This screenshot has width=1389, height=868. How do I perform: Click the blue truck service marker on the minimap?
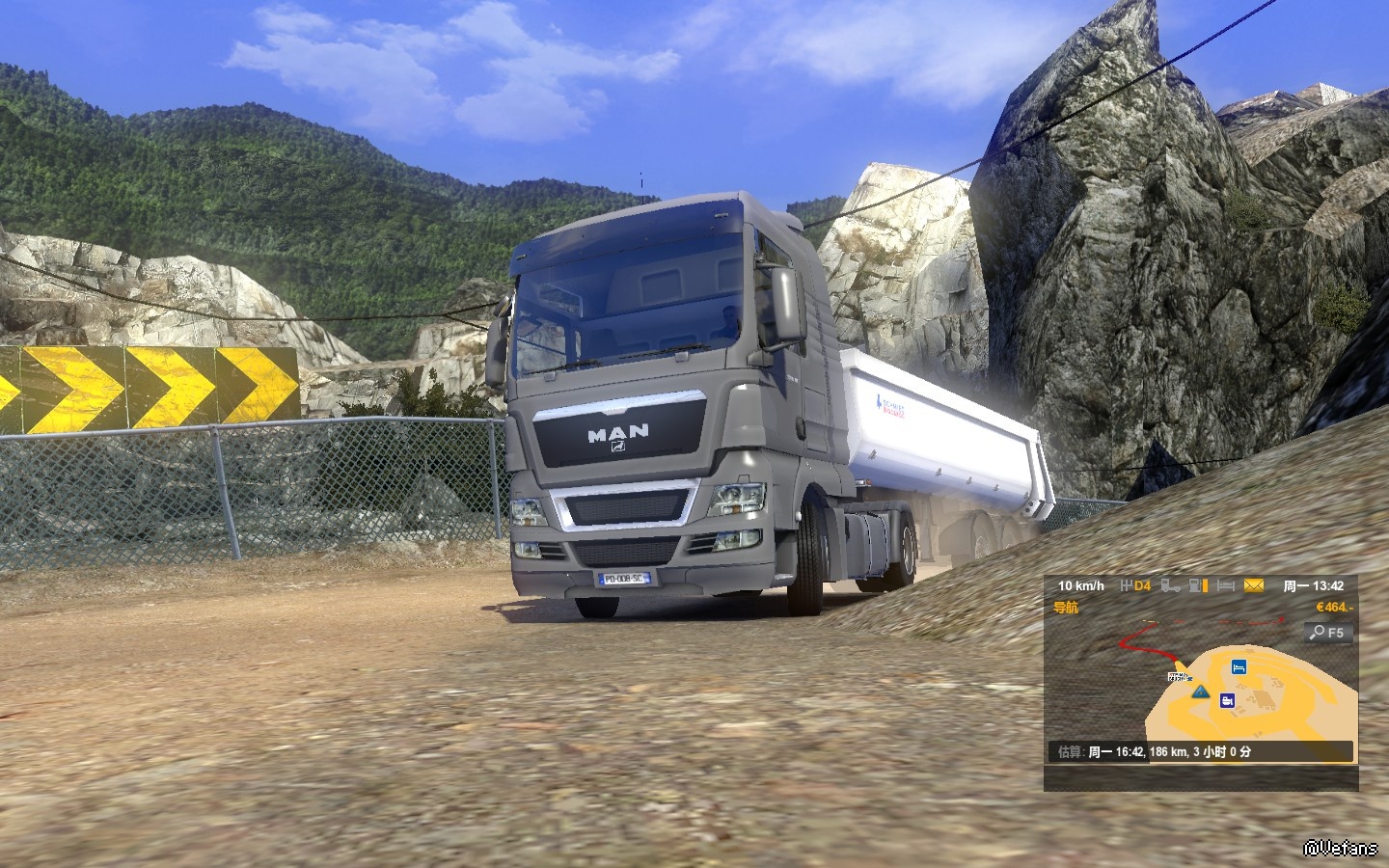1227,700
